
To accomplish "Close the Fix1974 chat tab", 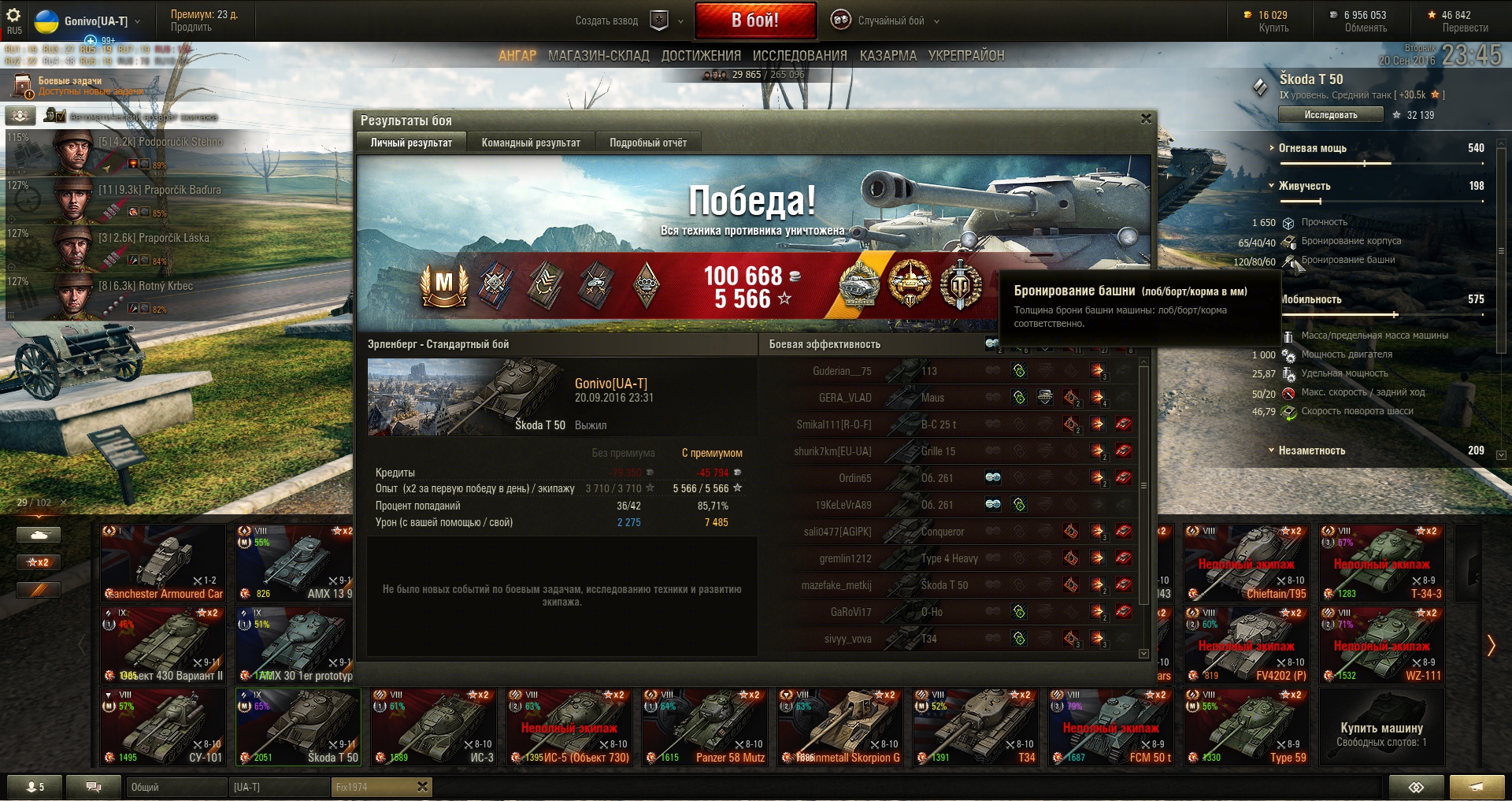I will pyautogui.click(x=422, y=787).
